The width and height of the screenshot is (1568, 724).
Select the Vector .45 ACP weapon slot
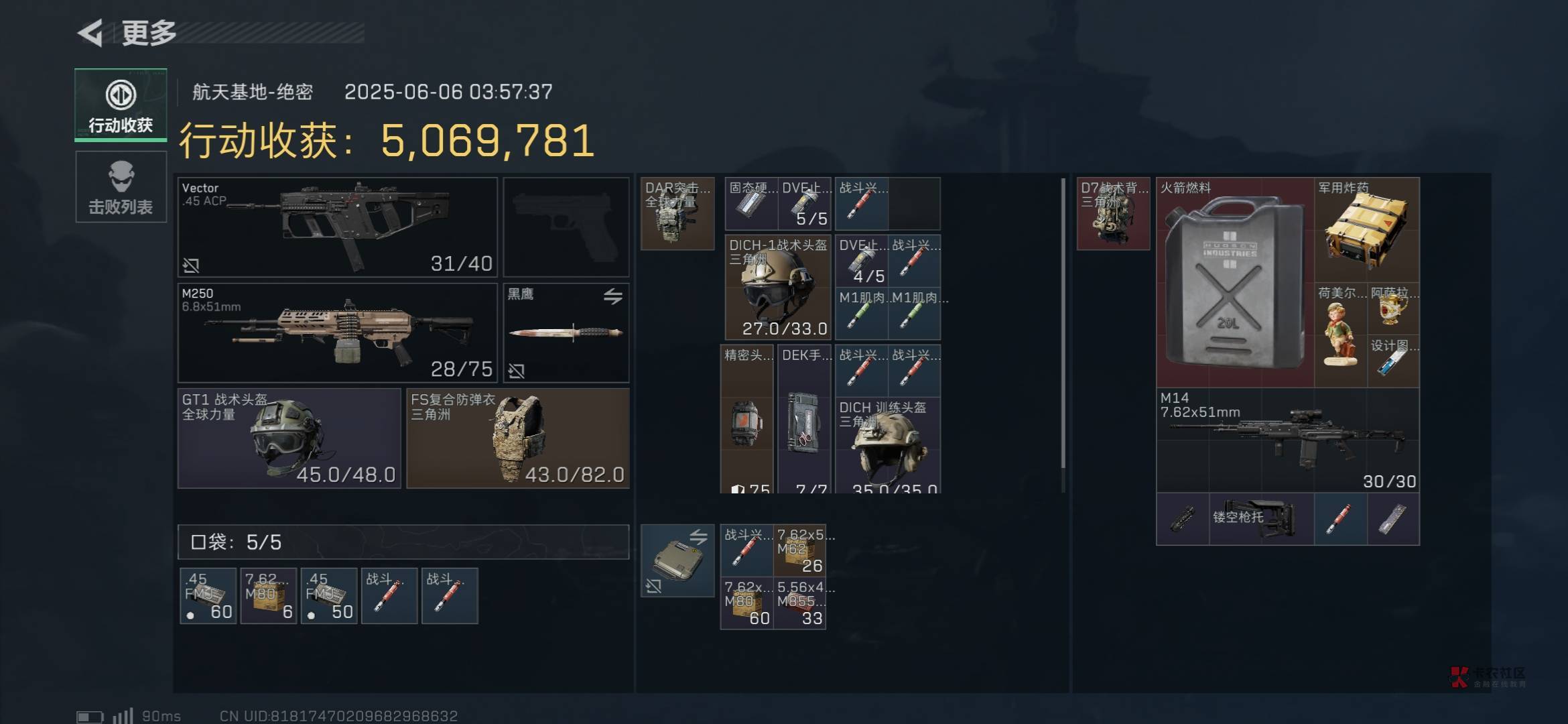pyautogui.click(x=337, y=227)
